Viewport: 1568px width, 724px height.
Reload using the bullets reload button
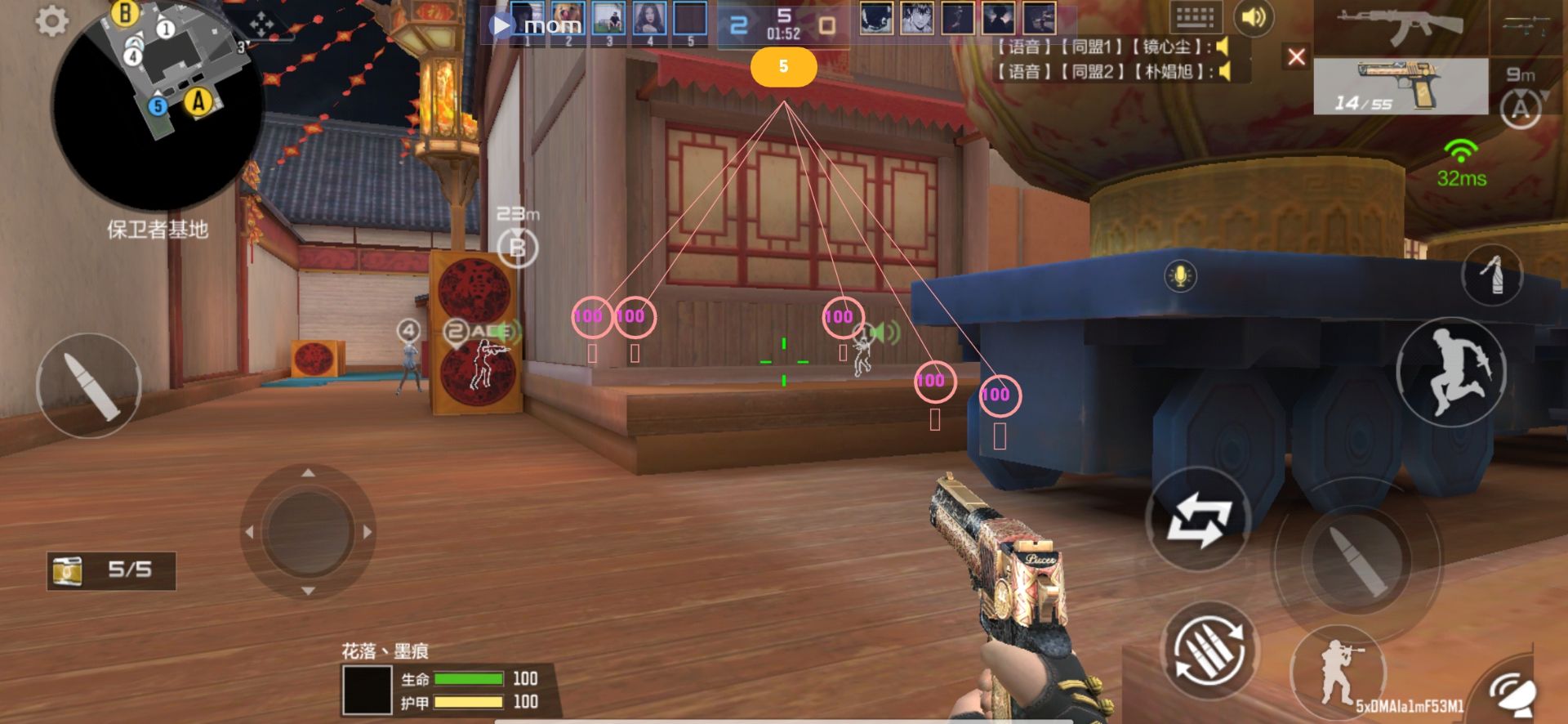click(1210, 651)
